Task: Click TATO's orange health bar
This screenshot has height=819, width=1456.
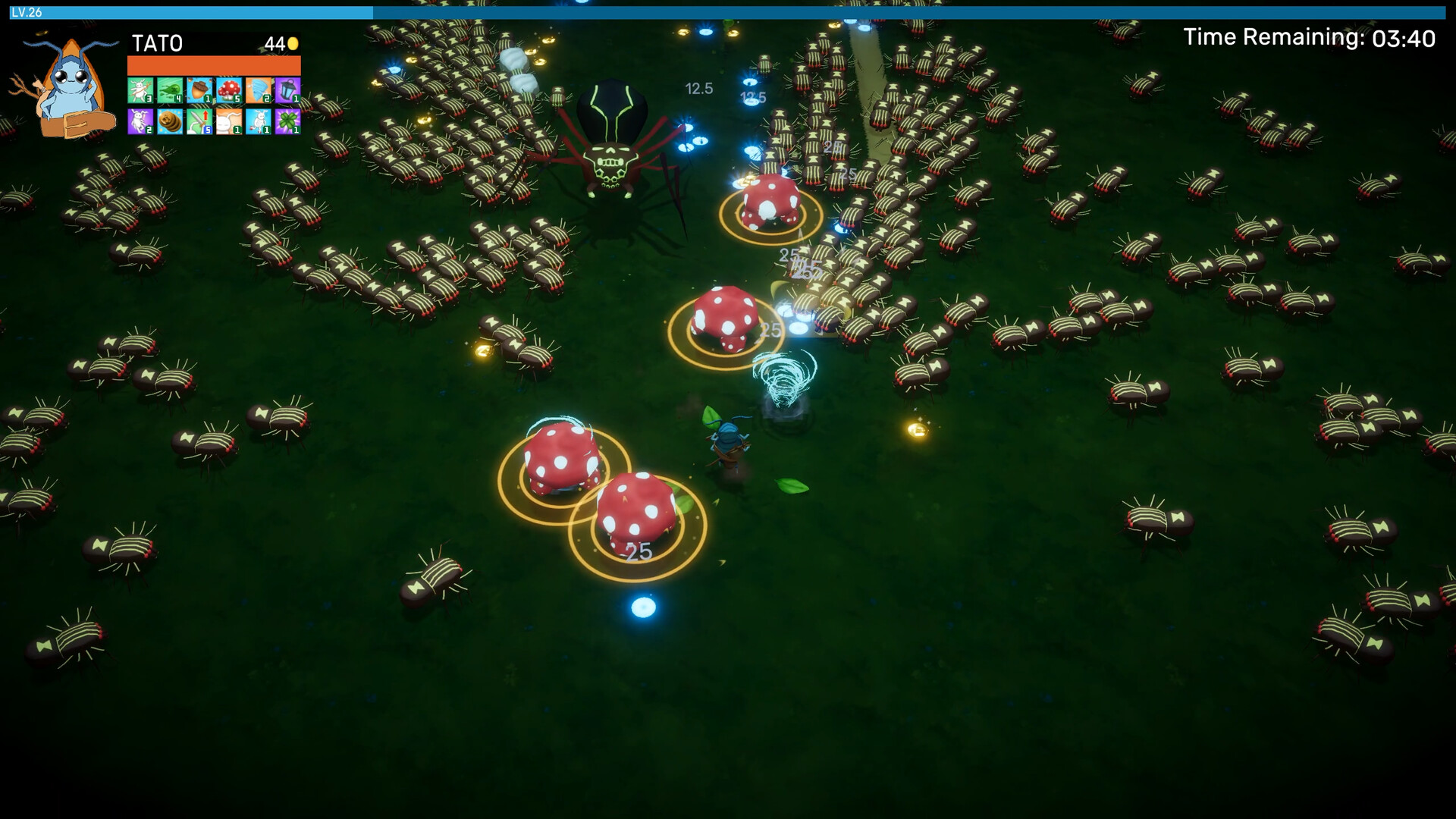Action: tap(213, 67)
